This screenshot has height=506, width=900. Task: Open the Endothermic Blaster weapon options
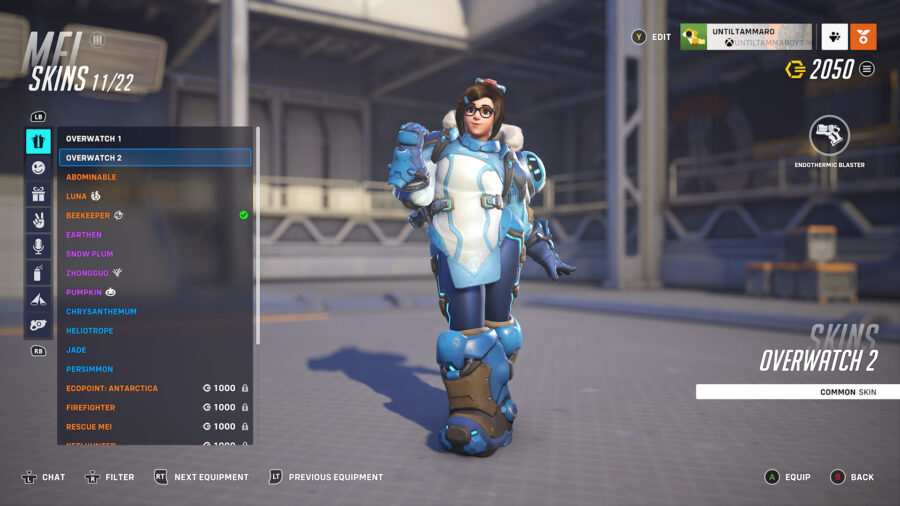pyautogui.click(x=829, y=136)
